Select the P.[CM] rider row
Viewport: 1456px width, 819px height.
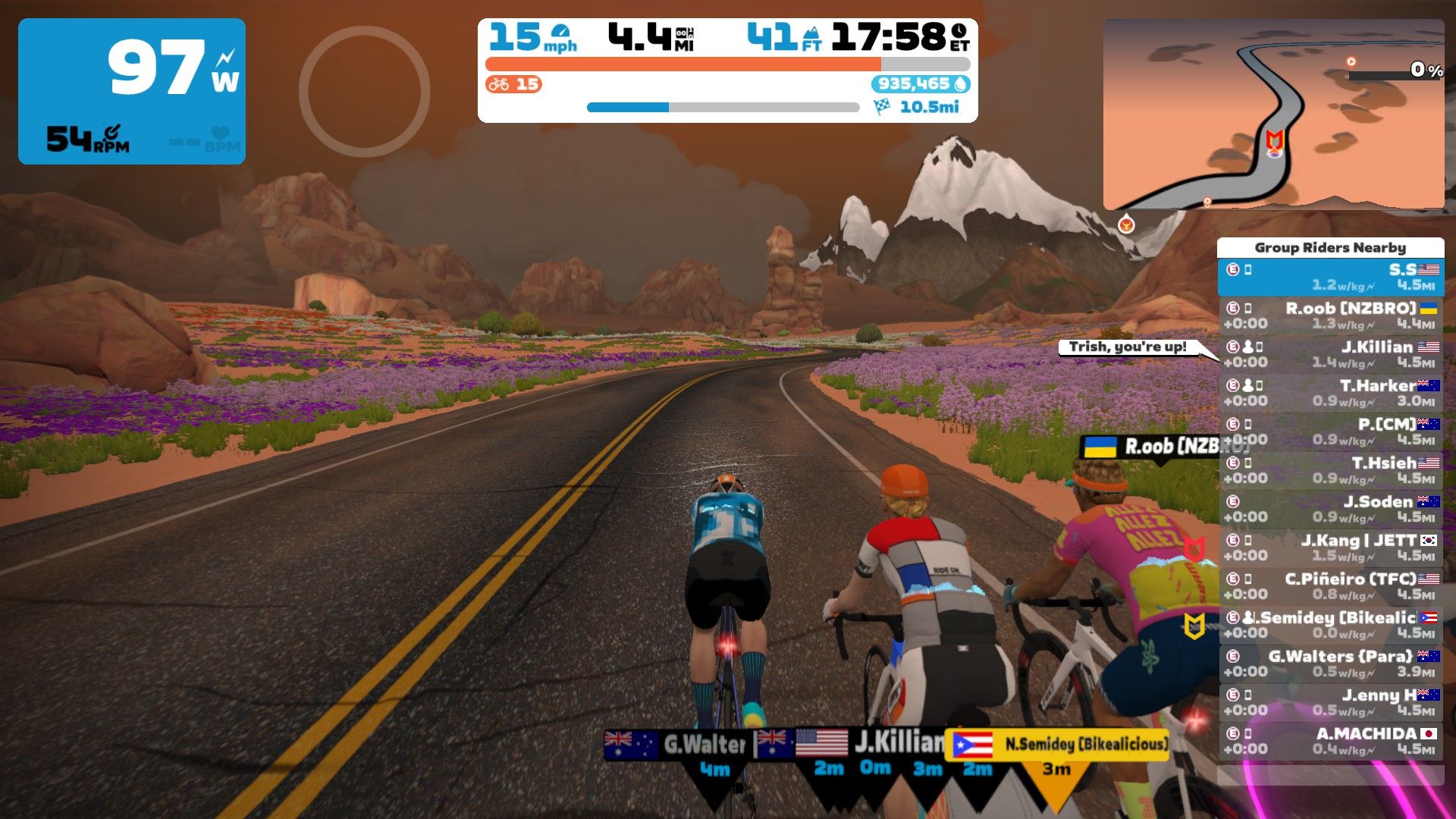(x=1331, y=431)
